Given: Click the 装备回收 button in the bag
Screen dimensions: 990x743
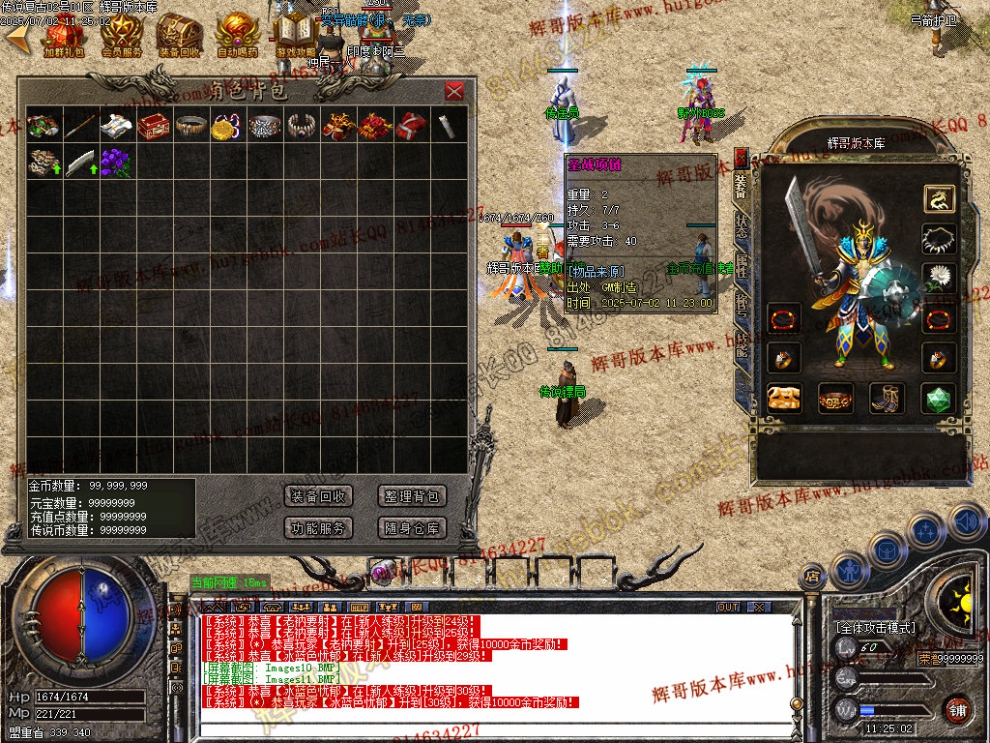Looking at the screenshot, I should (x=318, y=496).
